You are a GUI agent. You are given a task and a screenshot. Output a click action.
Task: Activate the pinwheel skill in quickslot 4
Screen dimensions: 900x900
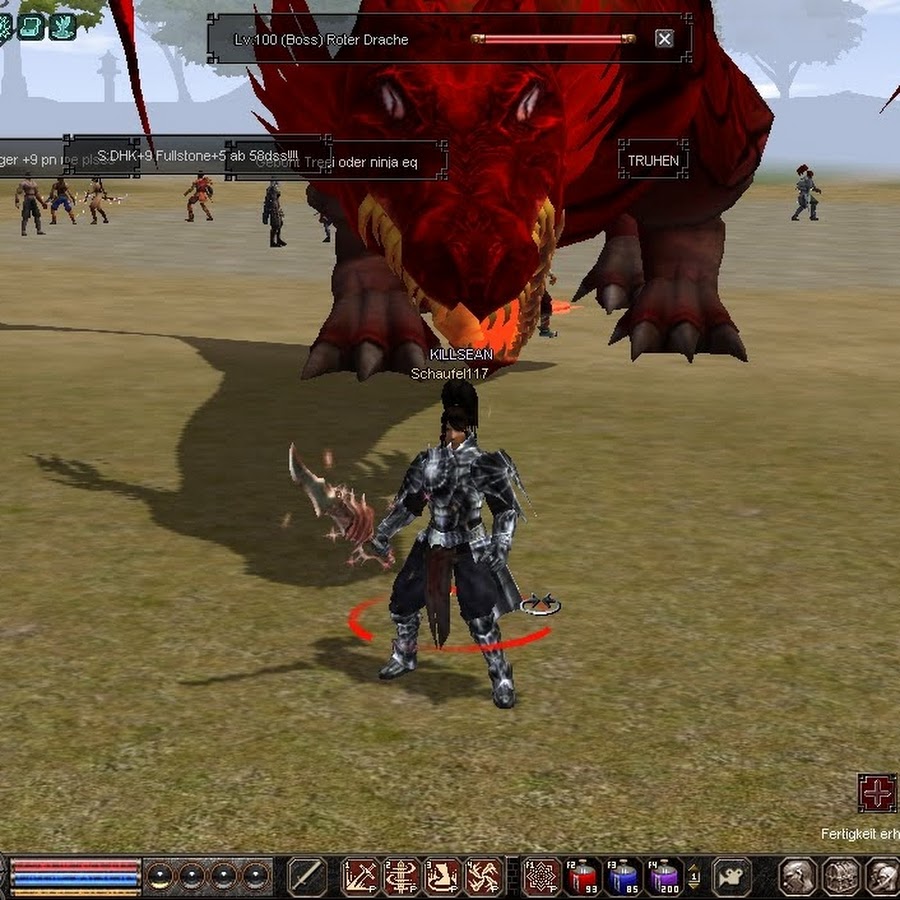click(484, 877)
